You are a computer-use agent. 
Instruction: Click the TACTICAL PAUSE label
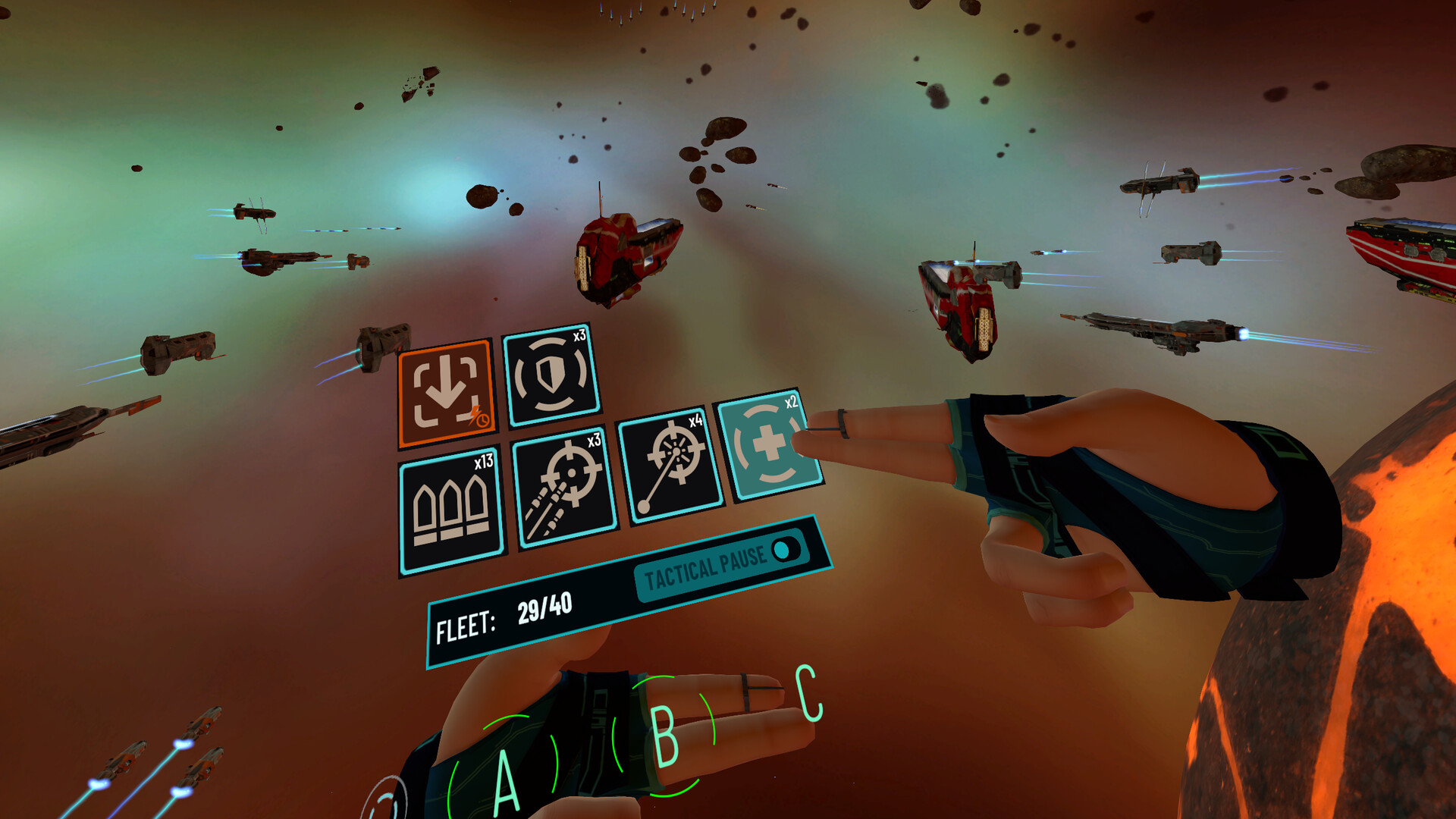(x=705, y=570)
